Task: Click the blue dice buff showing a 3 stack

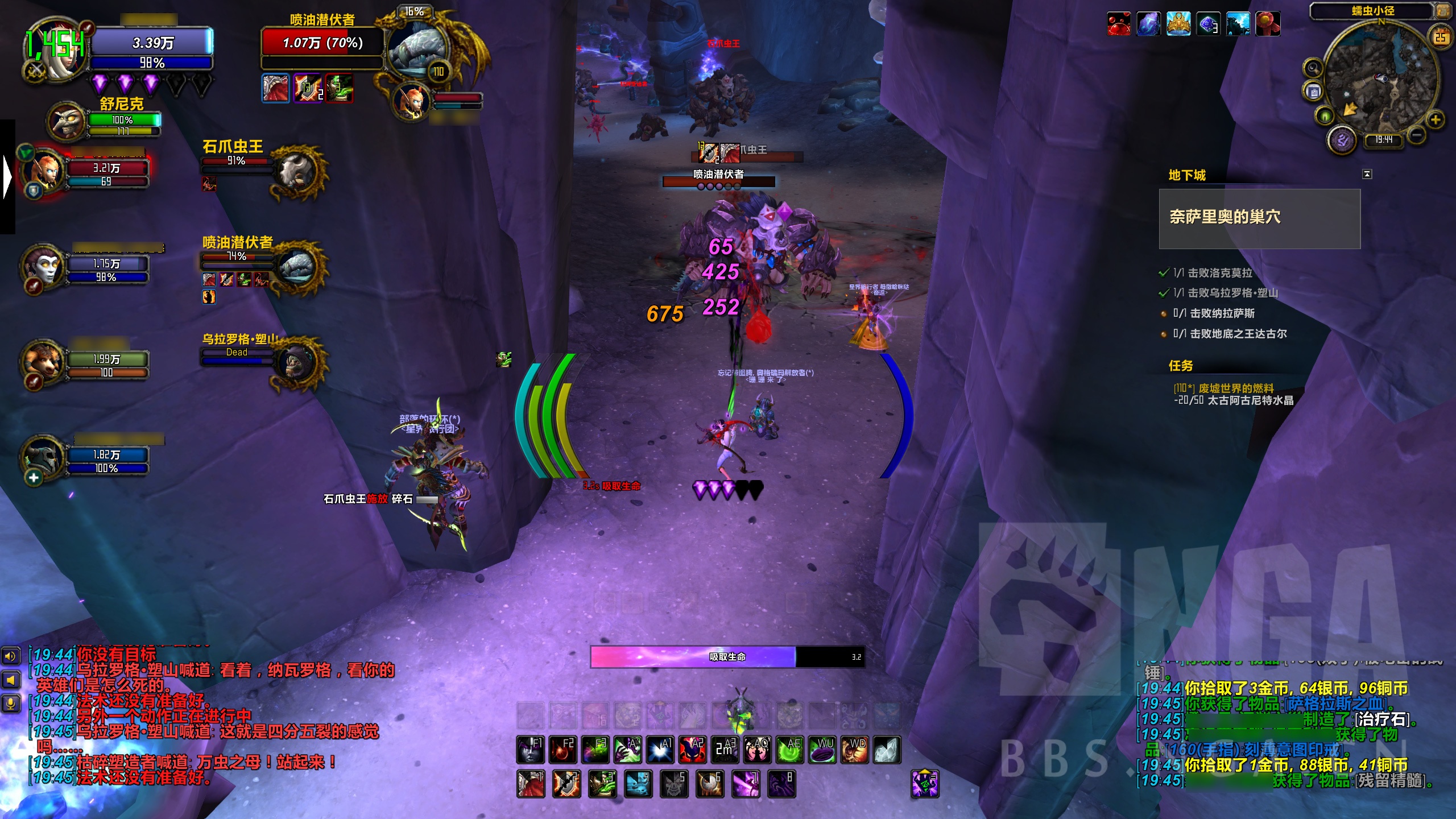Action: point(1209,22)
